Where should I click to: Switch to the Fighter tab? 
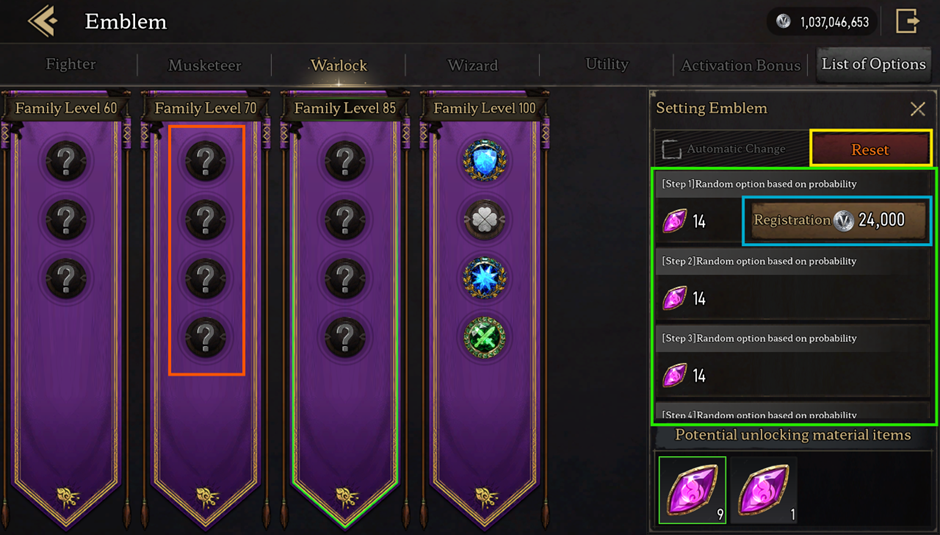[x=71, y=65]
